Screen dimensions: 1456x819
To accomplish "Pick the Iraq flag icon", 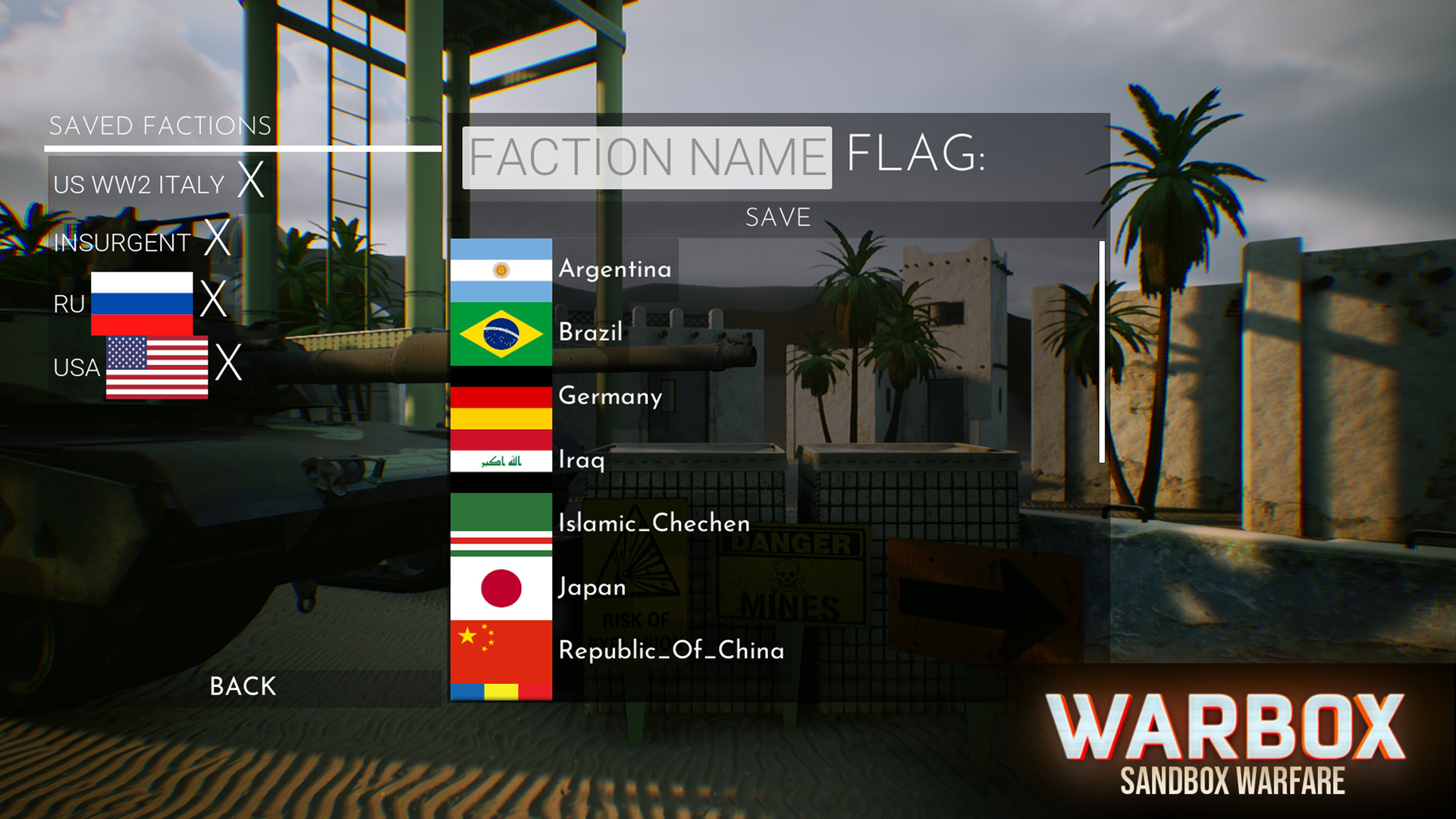I will pos(501,460).
